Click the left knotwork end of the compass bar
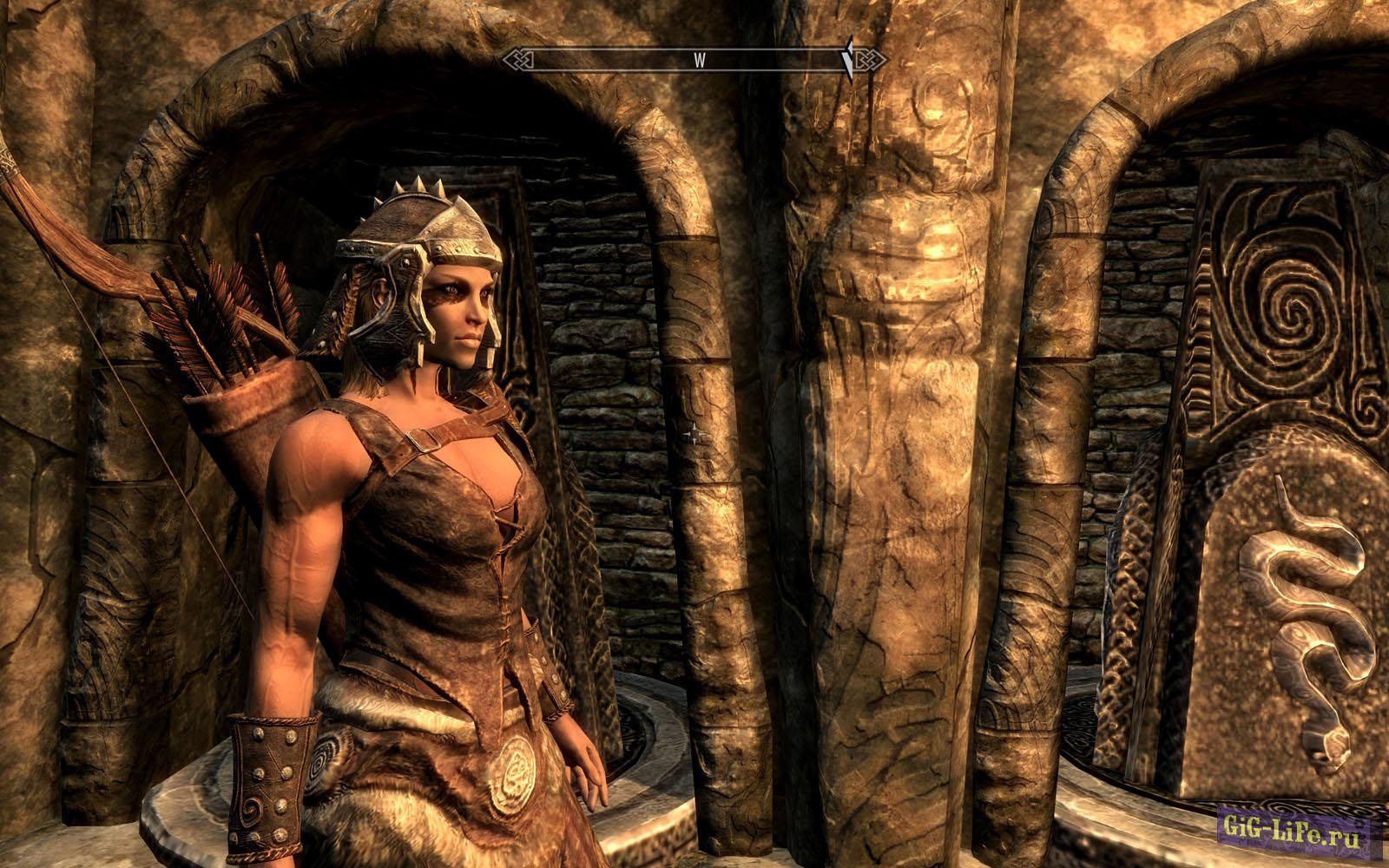The height and width of the screenshot is (868, 1389). pos(516,59)
